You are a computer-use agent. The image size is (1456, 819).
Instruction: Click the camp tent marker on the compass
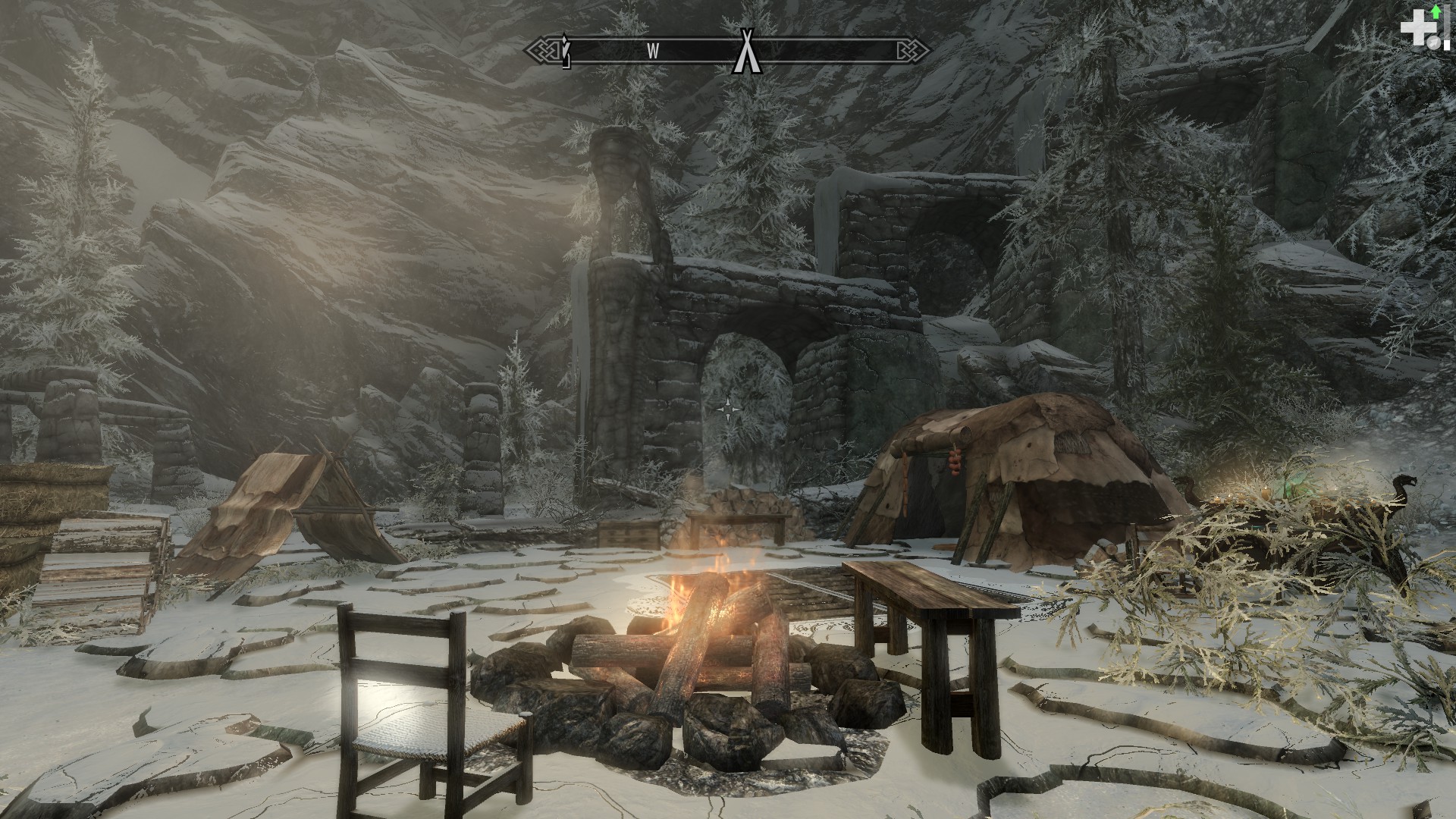click(747, 52)
